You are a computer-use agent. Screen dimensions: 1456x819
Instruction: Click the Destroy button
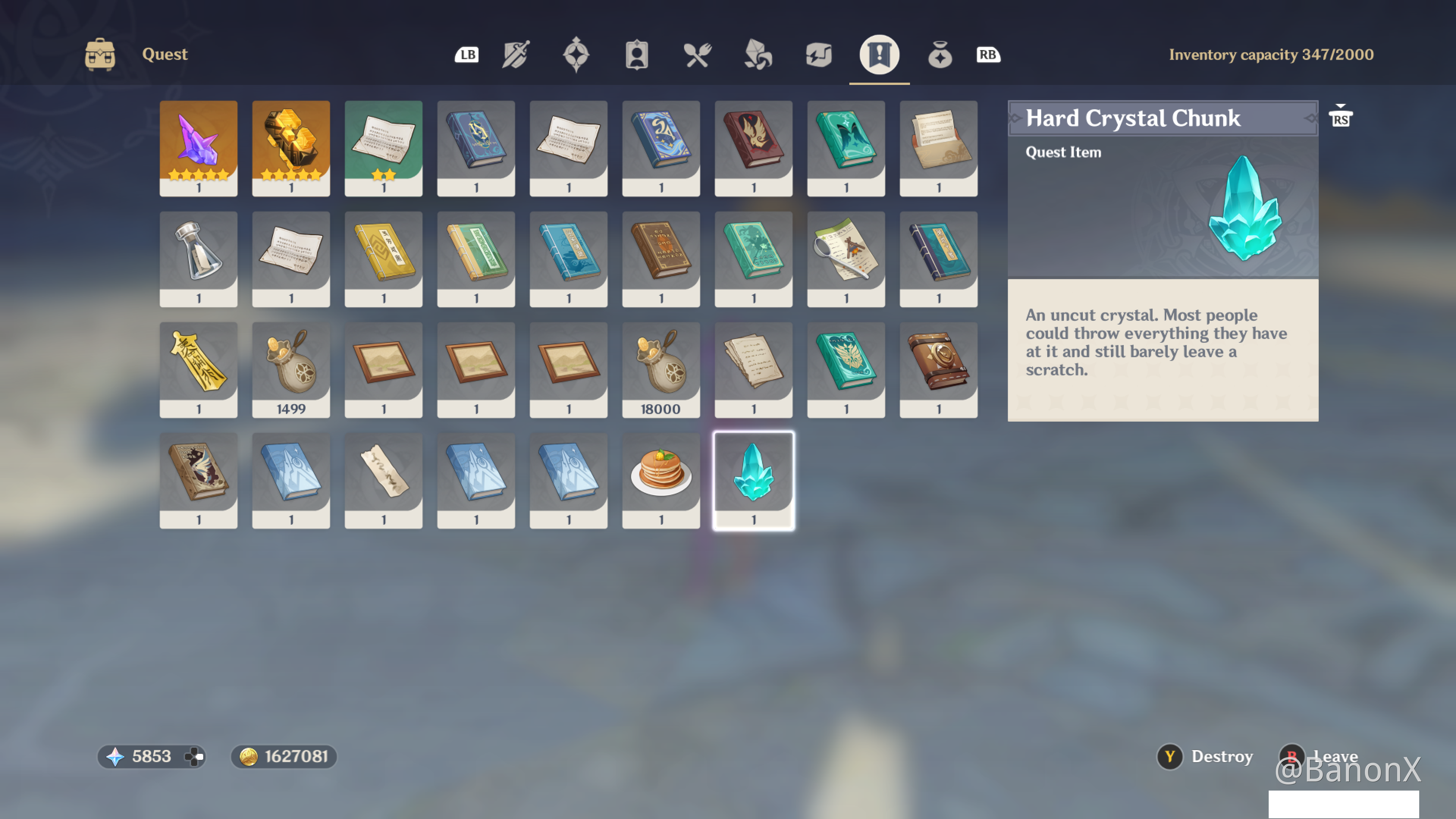pyautogui.click(x=1204, y=756)
